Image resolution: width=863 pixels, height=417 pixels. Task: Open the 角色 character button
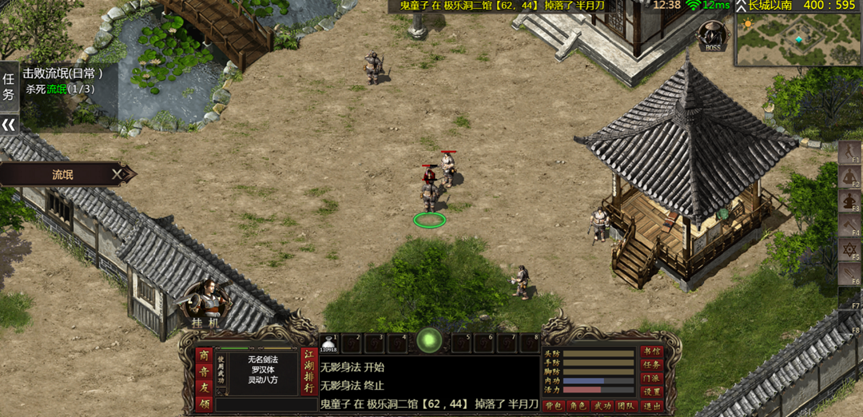577,405
